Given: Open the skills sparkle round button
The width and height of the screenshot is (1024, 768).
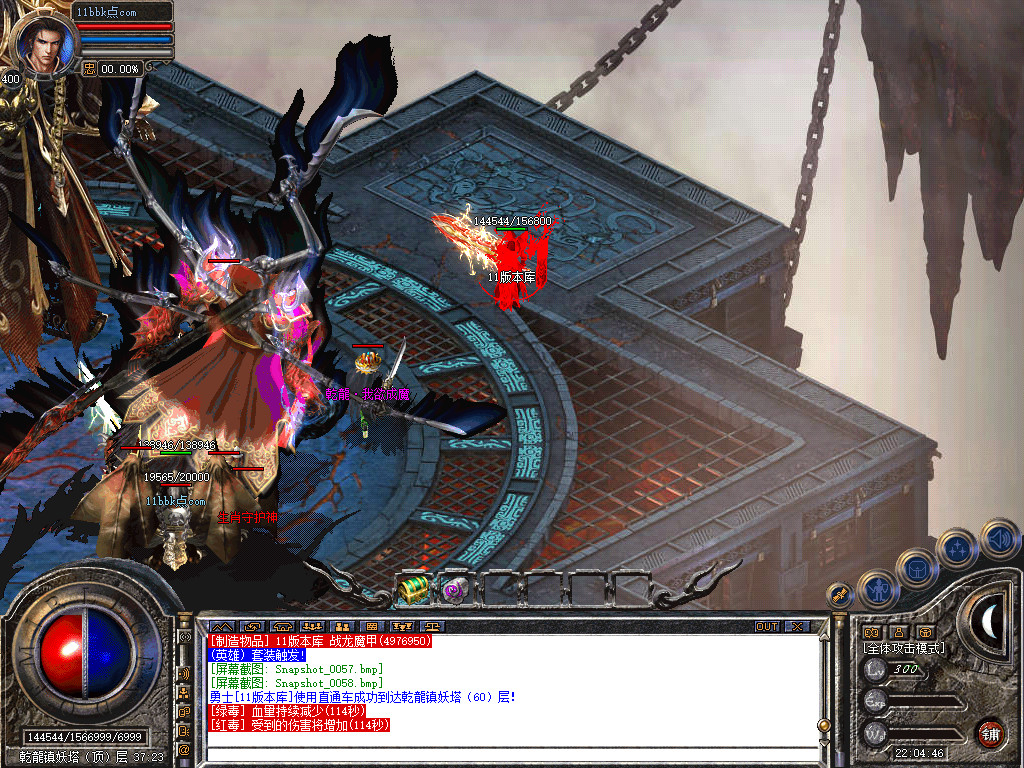Looking at the screenshot, I should coord(957,548).
